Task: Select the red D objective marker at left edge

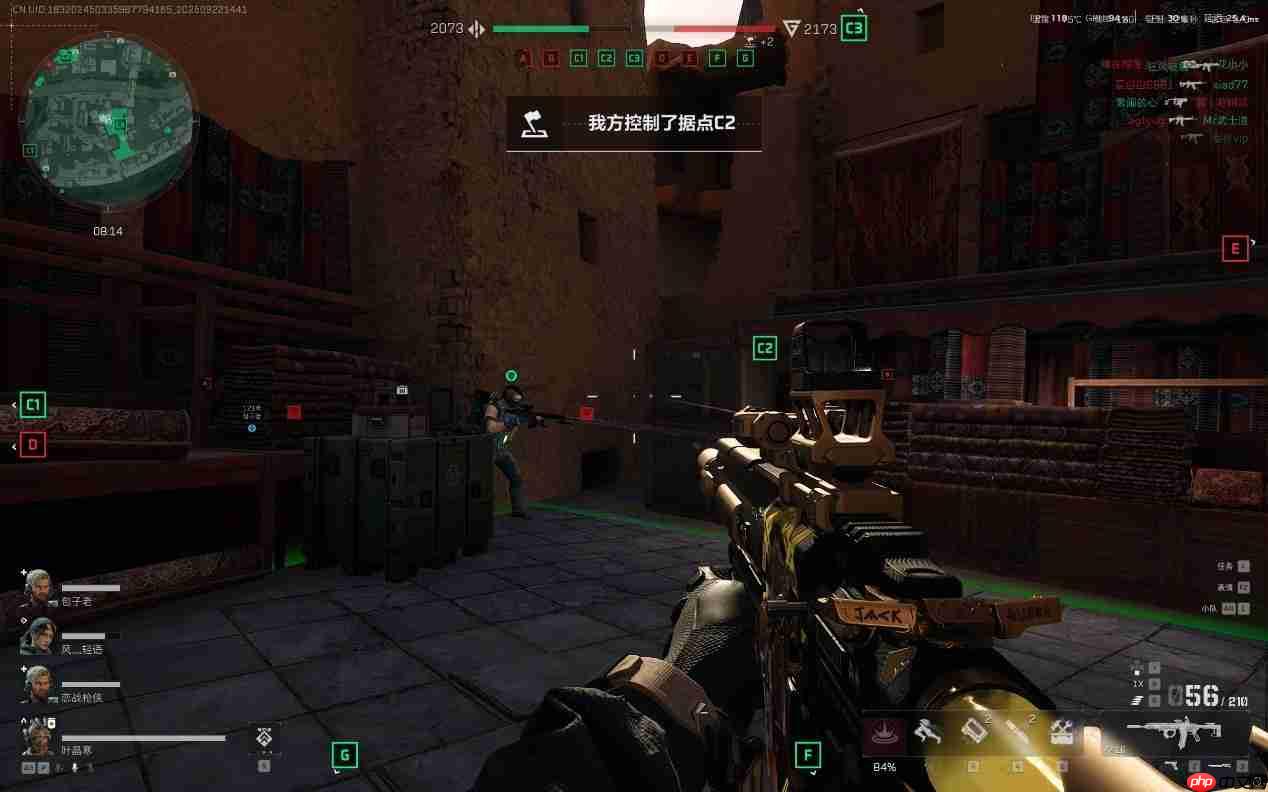Action: [33, 445]
